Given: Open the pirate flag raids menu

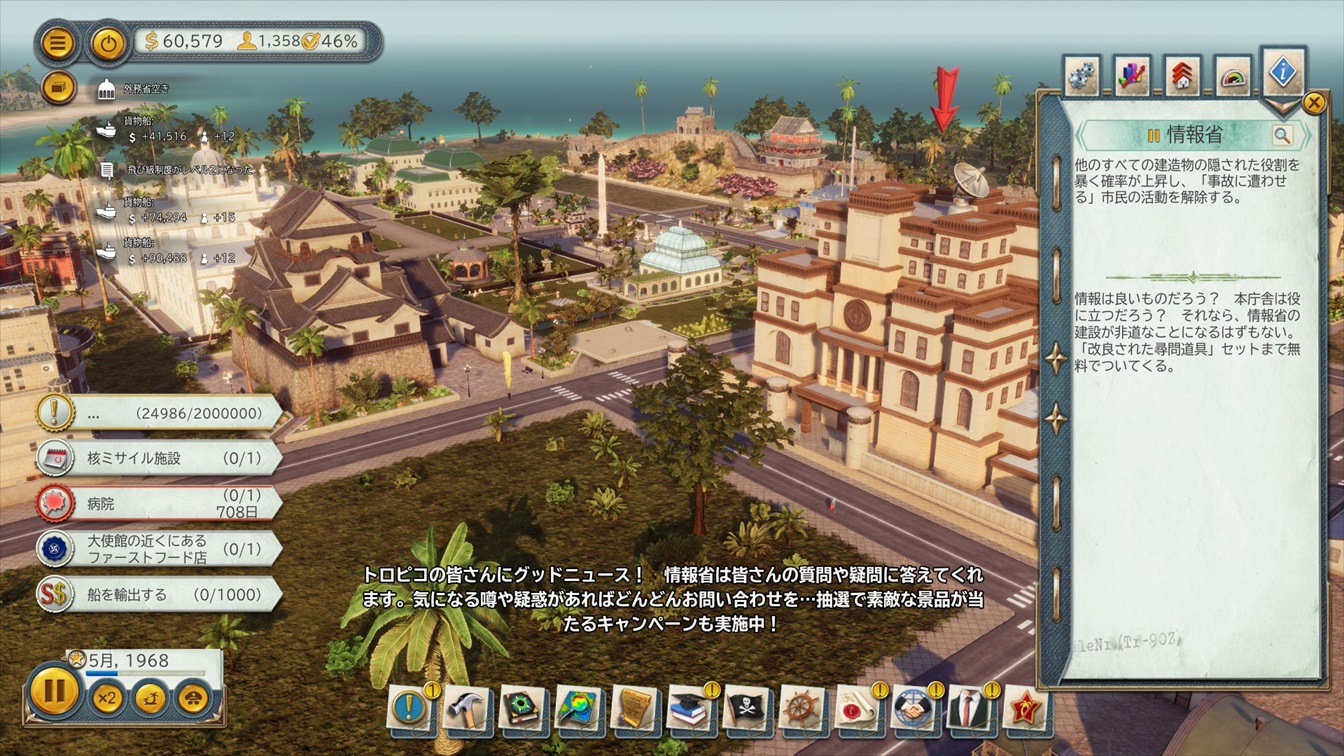Looking at the screenshot, I should tap(746, 708).
